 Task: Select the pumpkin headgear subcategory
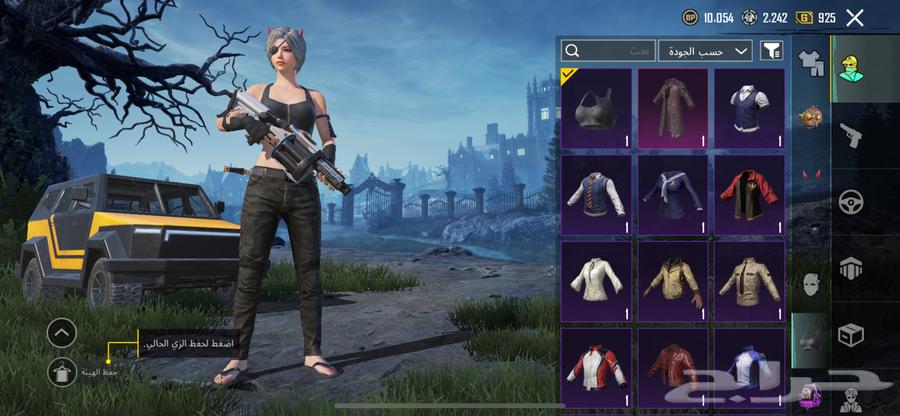(809, 118)
